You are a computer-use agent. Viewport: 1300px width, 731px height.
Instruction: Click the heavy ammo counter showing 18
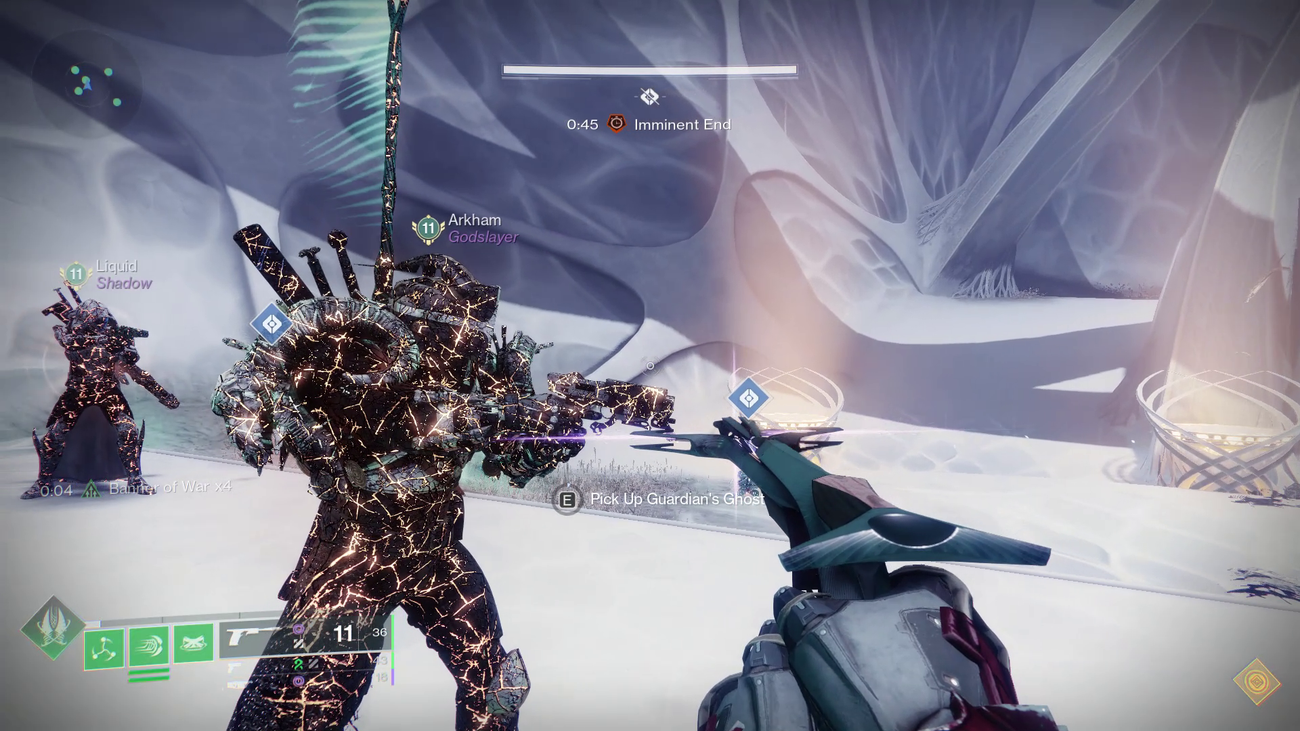380,676
